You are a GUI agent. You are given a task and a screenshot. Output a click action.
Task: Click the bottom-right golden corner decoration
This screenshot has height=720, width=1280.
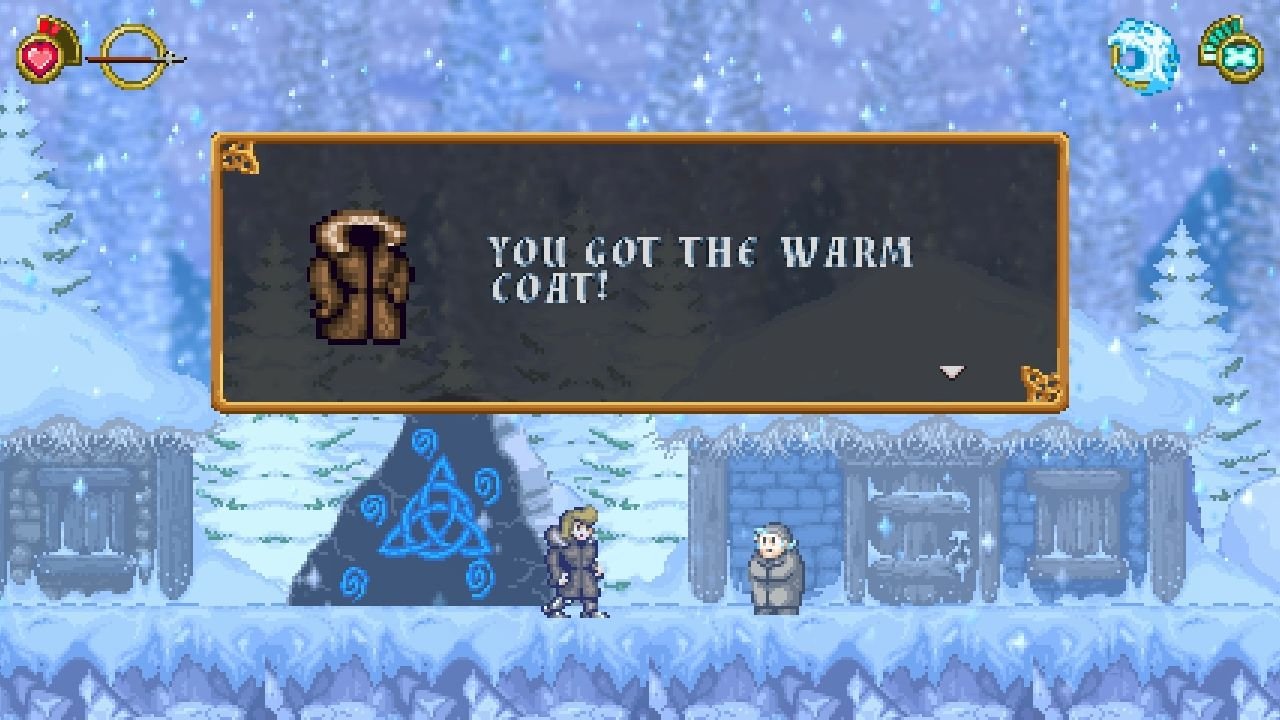tap(1041, 383)
